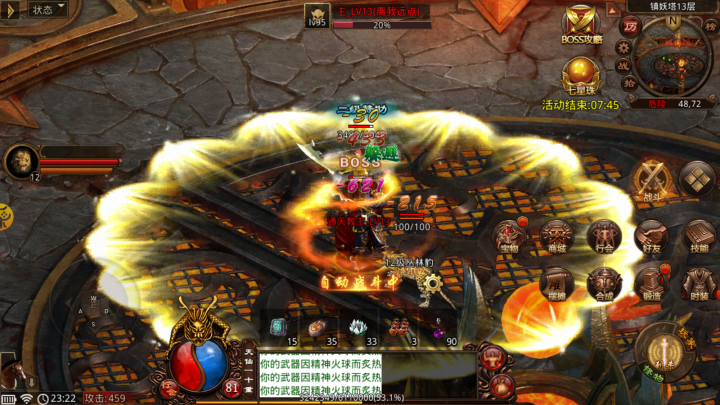
Task: Open the 合成 synthesis menu
Action: coord(604,283)
